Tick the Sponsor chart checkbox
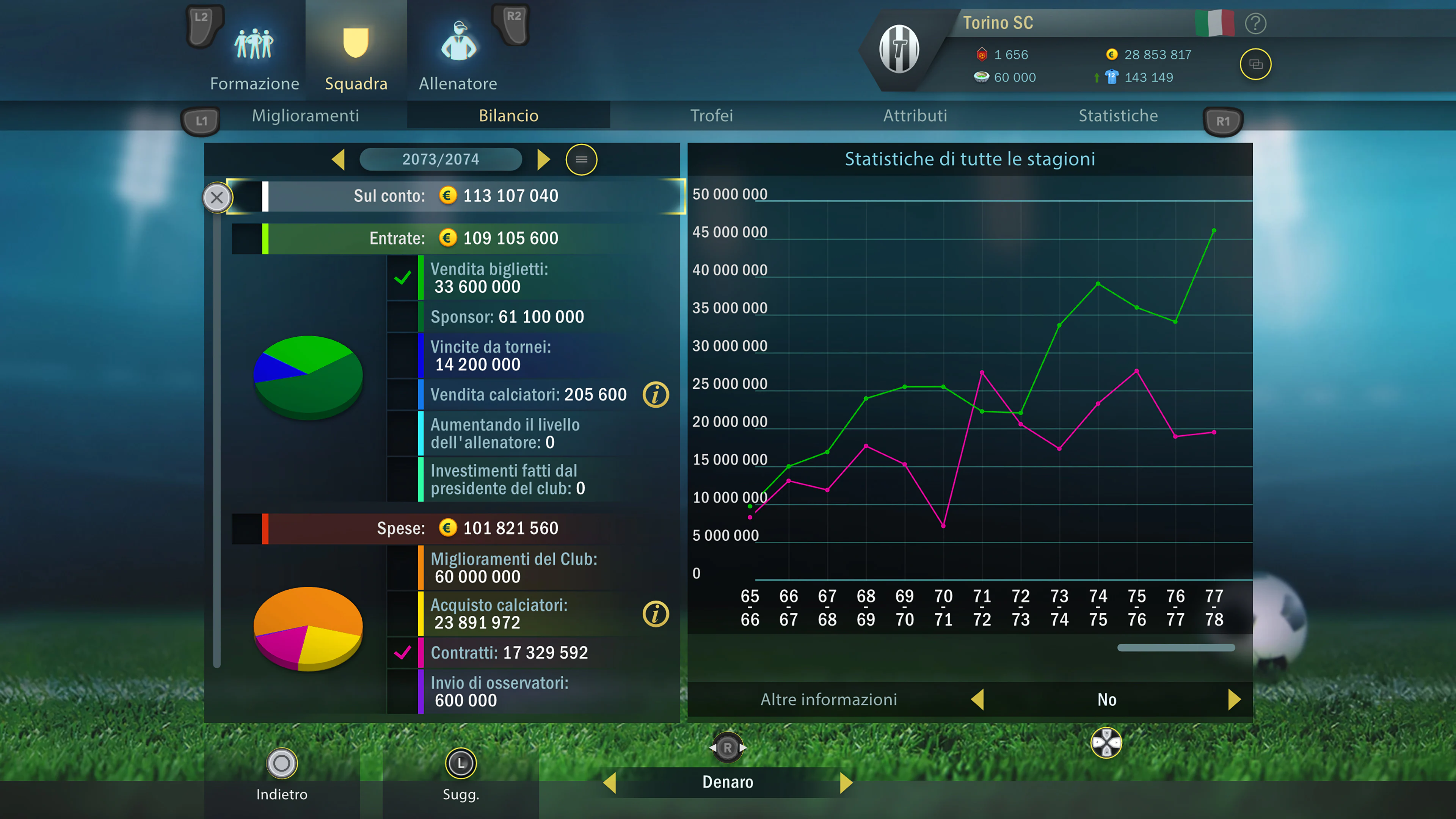This screenshot has width=1456, height=819. (402, 317)
